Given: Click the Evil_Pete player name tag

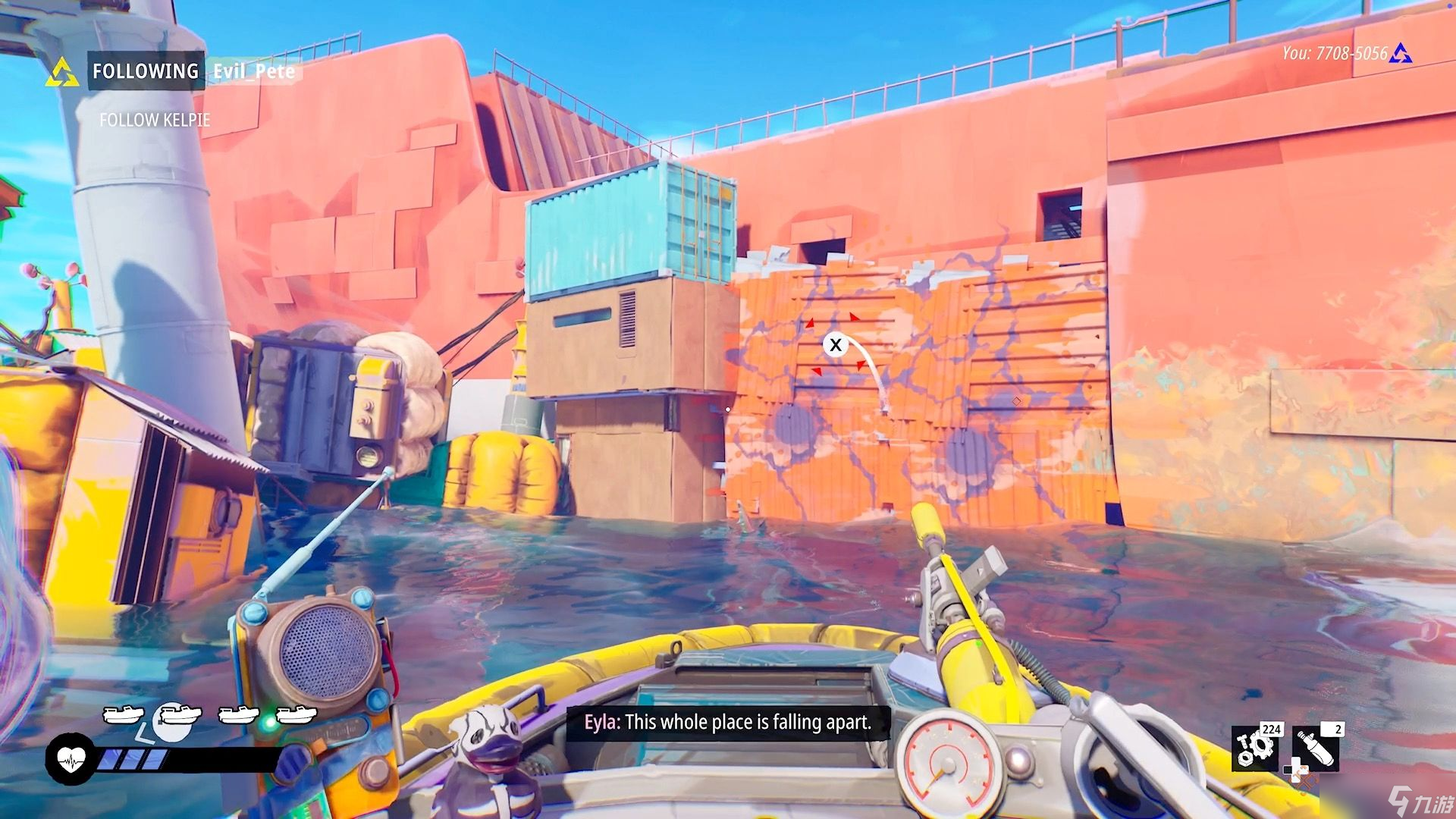Looking at the screenshot, I should [x=253, y=71].
